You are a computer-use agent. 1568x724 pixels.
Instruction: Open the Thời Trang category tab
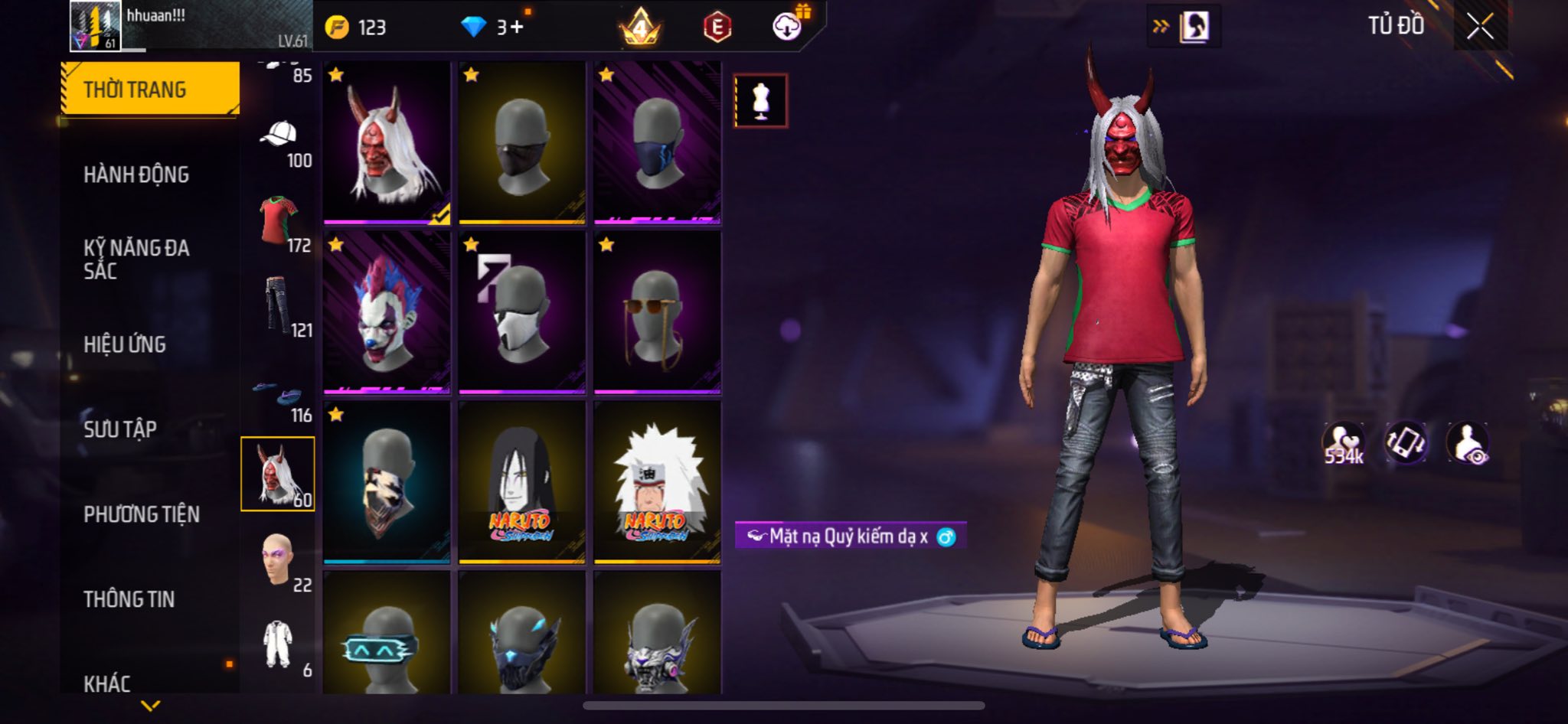pos(150,90)
